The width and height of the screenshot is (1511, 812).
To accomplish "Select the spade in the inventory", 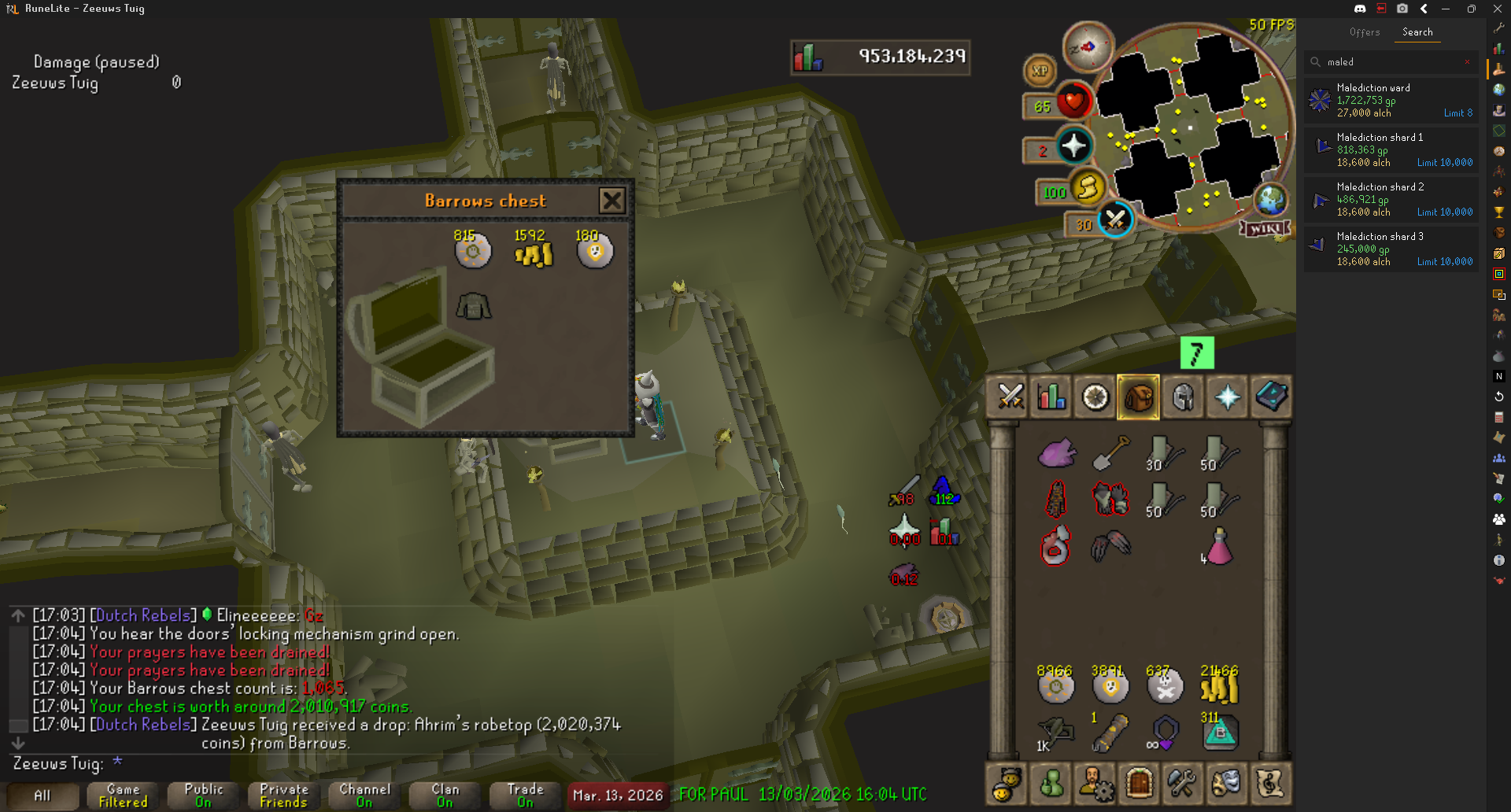I will [1110, 453].
